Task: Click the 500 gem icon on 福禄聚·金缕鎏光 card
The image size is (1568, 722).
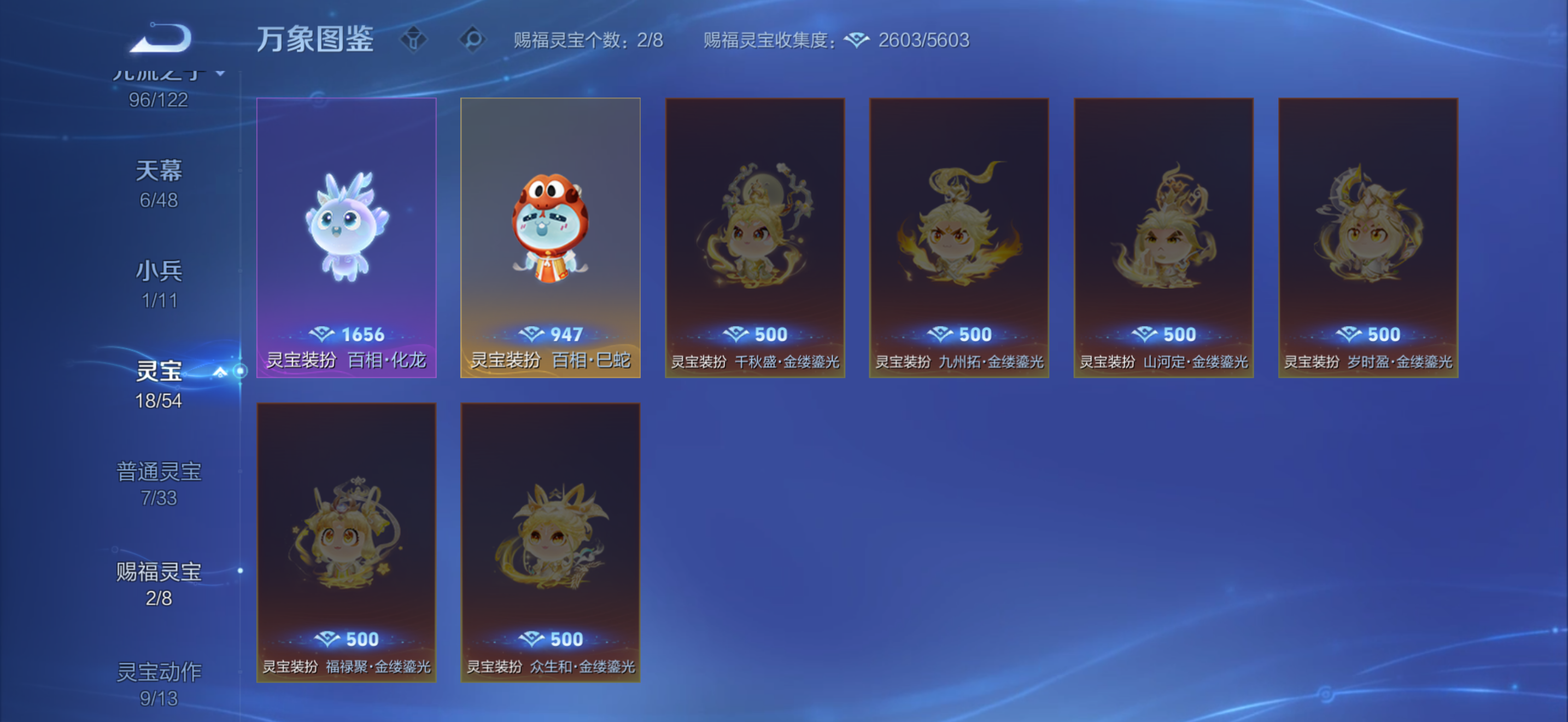Action: (x=329, y=640)
